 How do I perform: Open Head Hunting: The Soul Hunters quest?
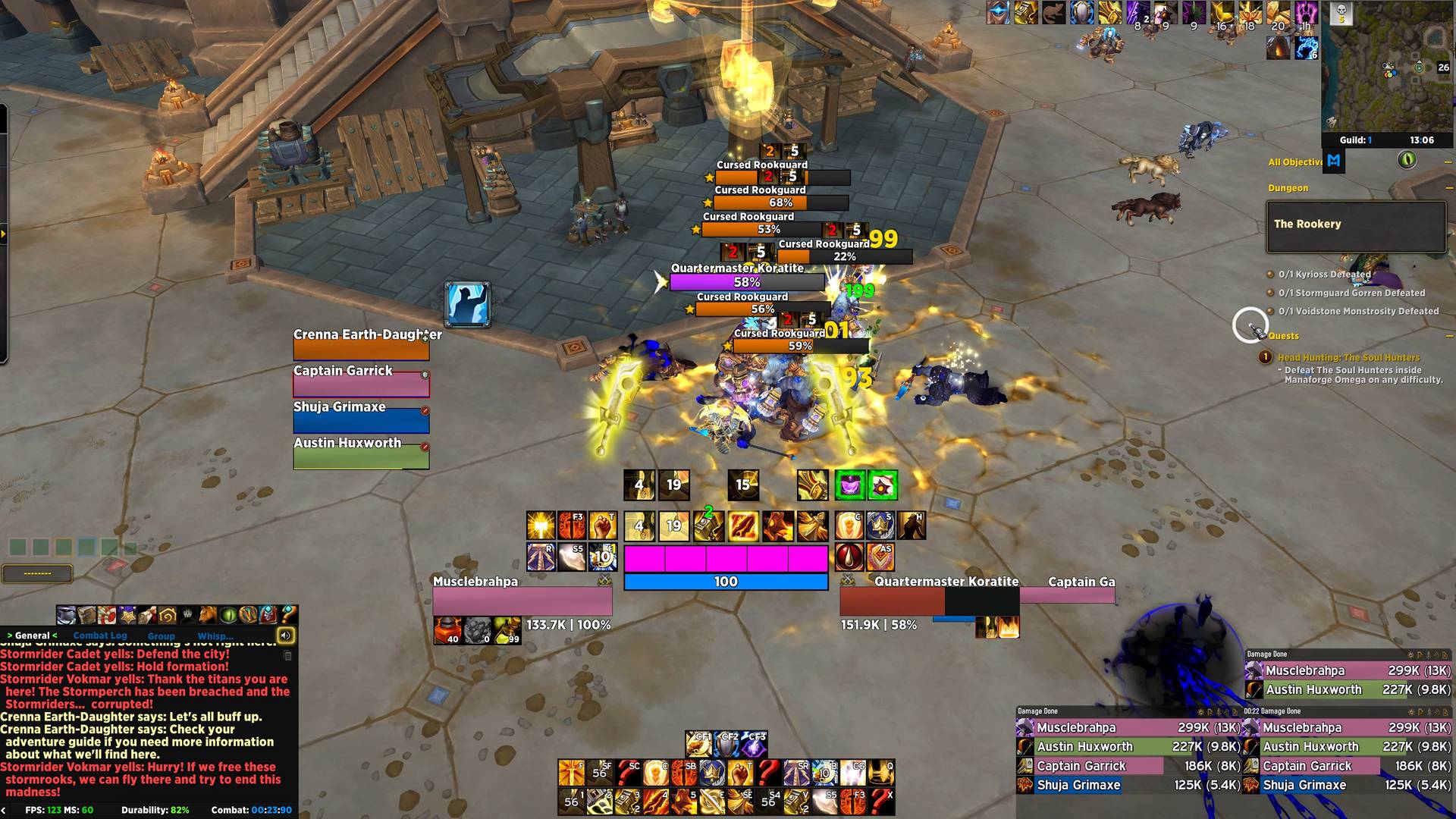1348,357
